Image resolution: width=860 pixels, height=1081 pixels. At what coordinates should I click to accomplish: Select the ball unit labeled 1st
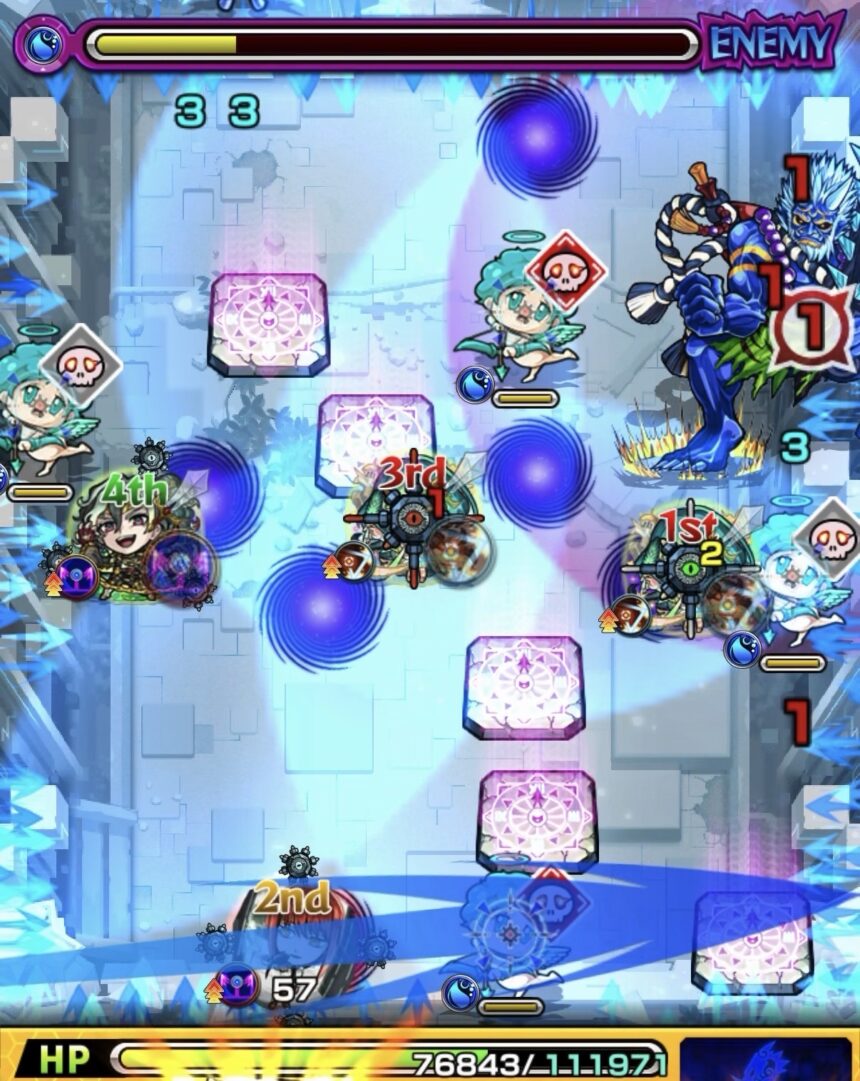[688, 571]
